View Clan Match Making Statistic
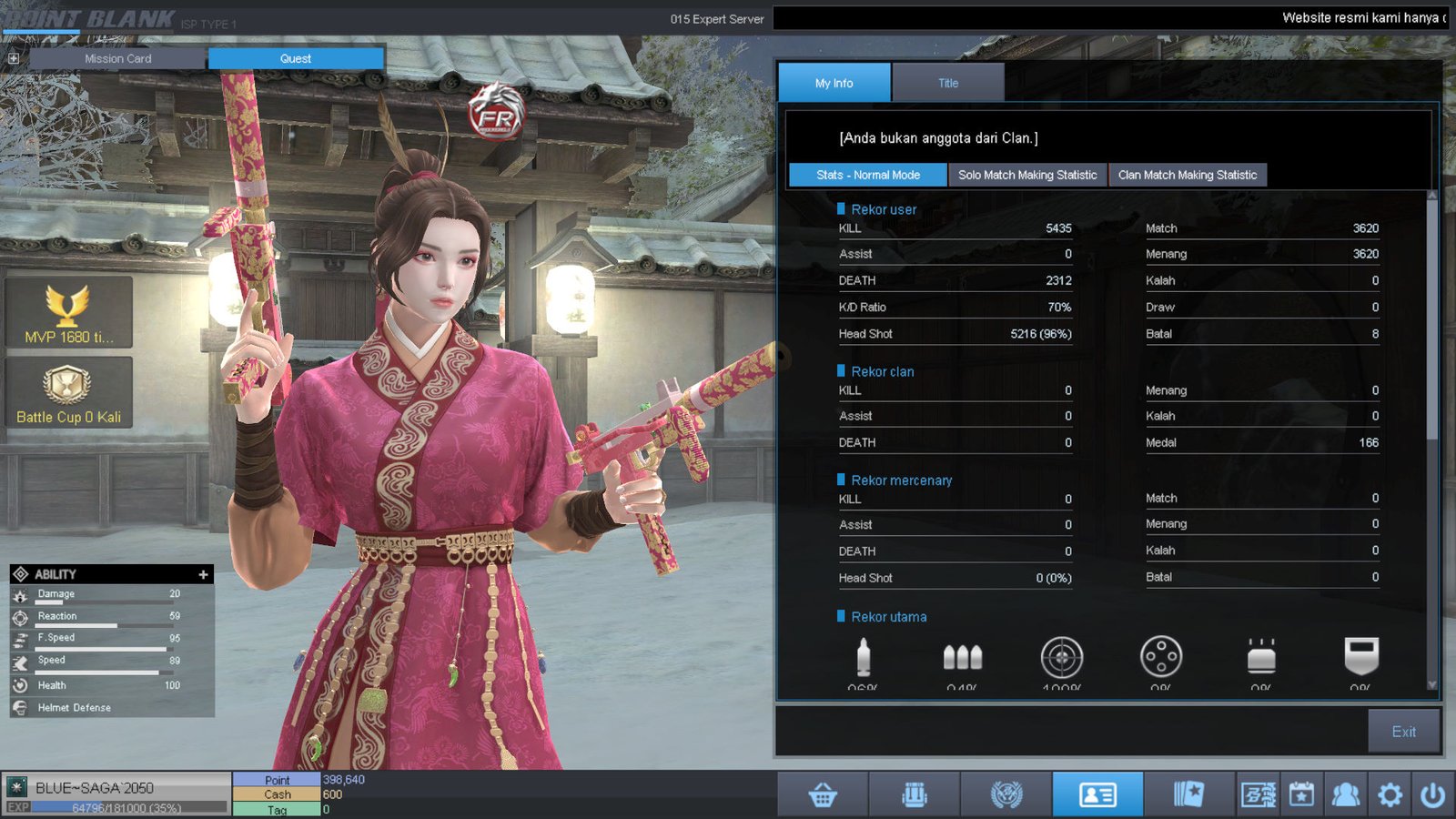The height and width of the screenshot is (819, 1456). 1187,175
